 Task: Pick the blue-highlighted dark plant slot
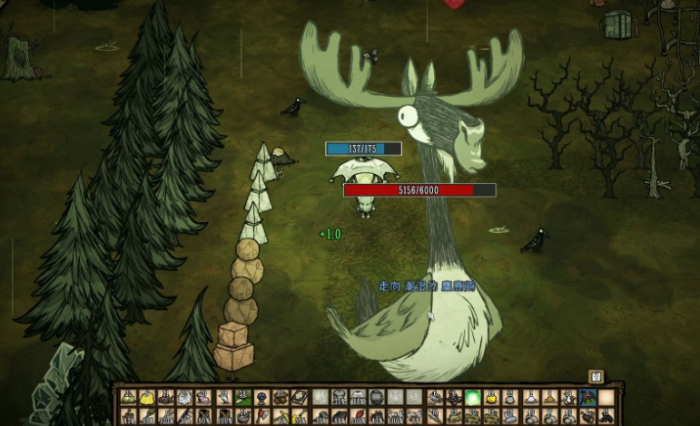[x=587, y=397]
